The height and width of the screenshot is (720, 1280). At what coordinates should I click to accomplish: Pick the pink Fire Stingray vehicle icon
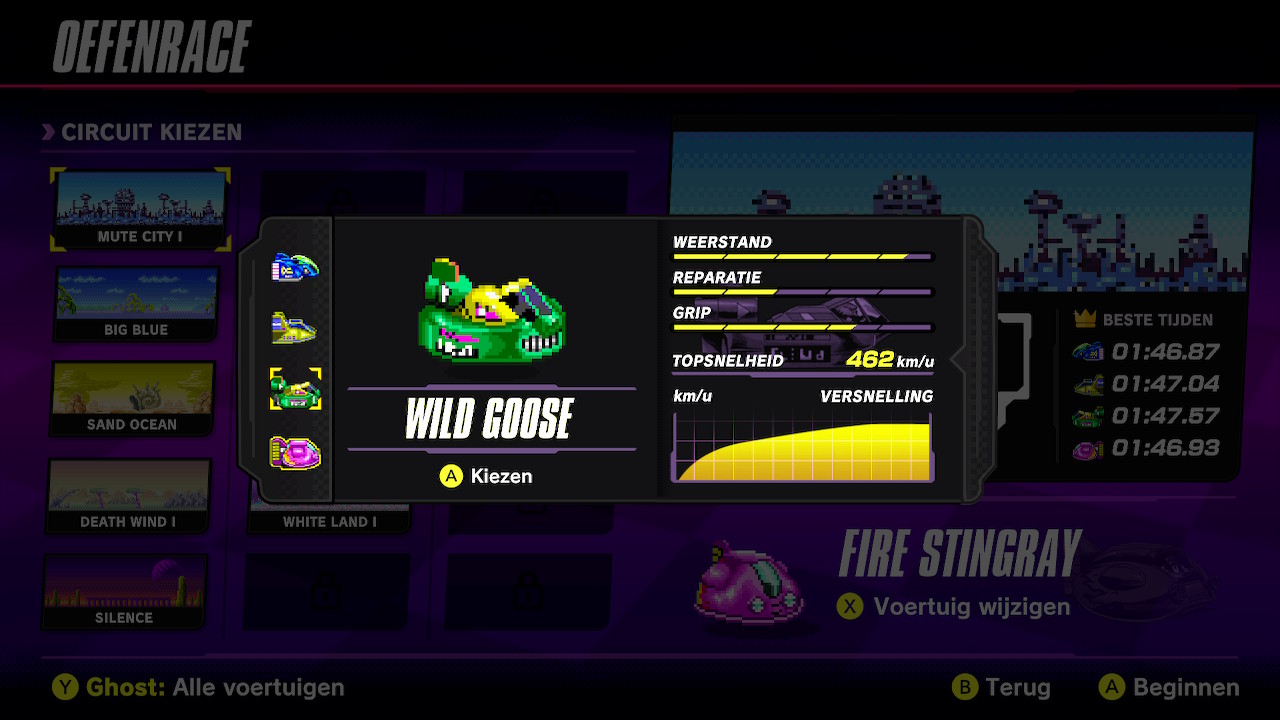pyautogui.click(x=295, y=452)
